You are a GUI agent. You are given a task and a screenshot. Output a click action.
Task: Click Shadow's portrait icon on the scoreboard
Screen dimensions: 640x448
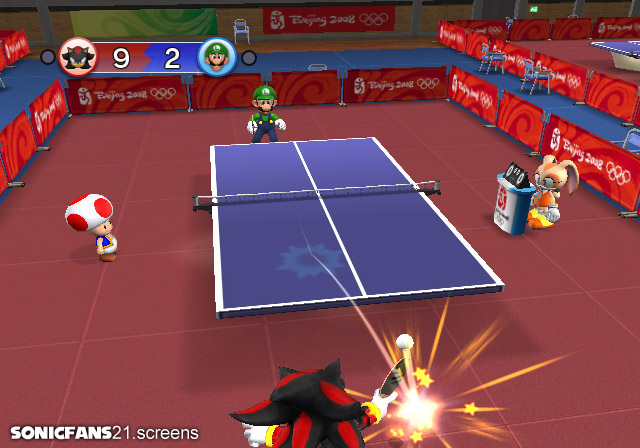point(76,56)
